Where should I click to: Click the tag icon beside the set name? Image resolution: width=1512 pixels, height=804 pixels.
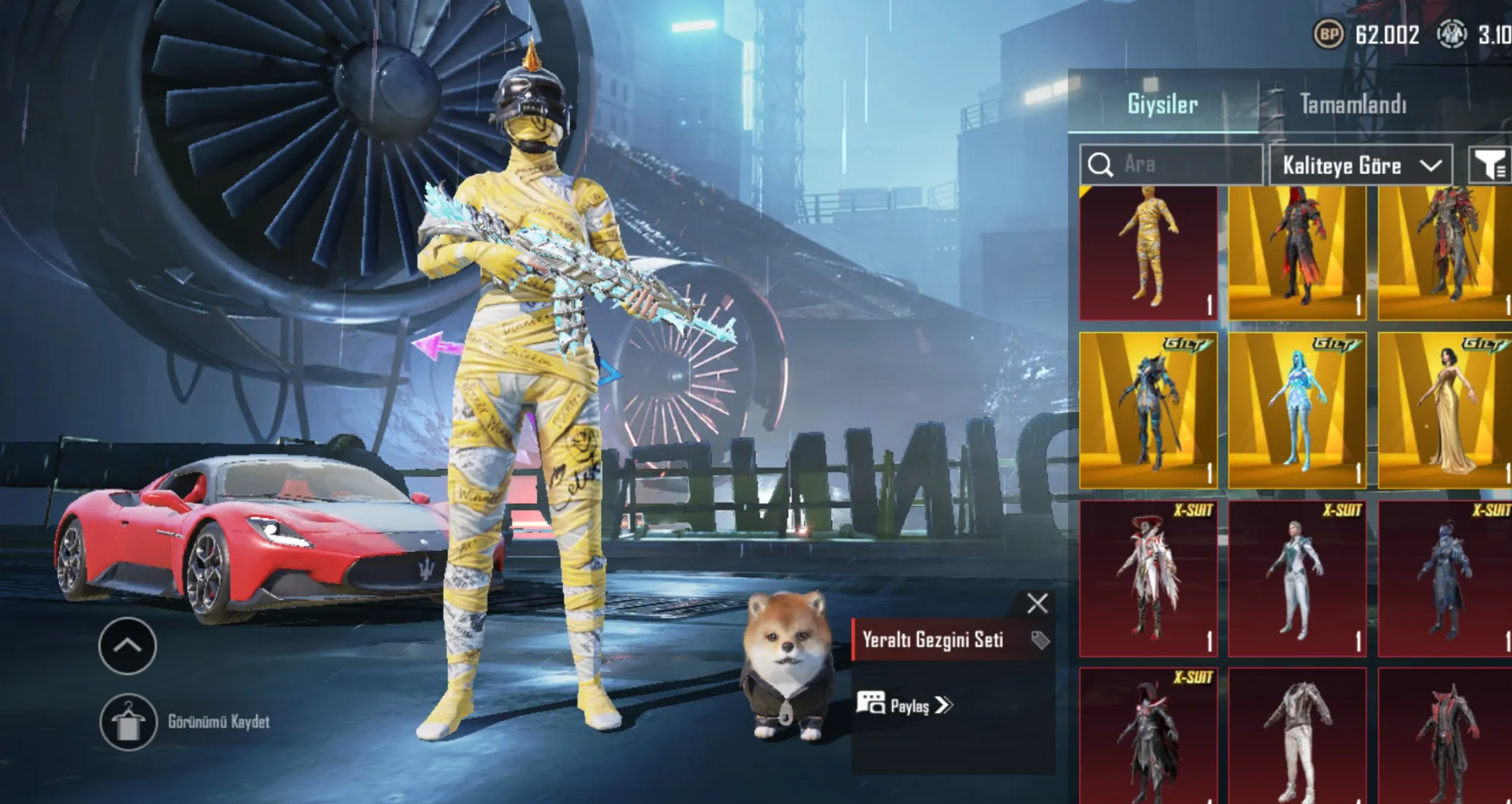(1040, 640)
